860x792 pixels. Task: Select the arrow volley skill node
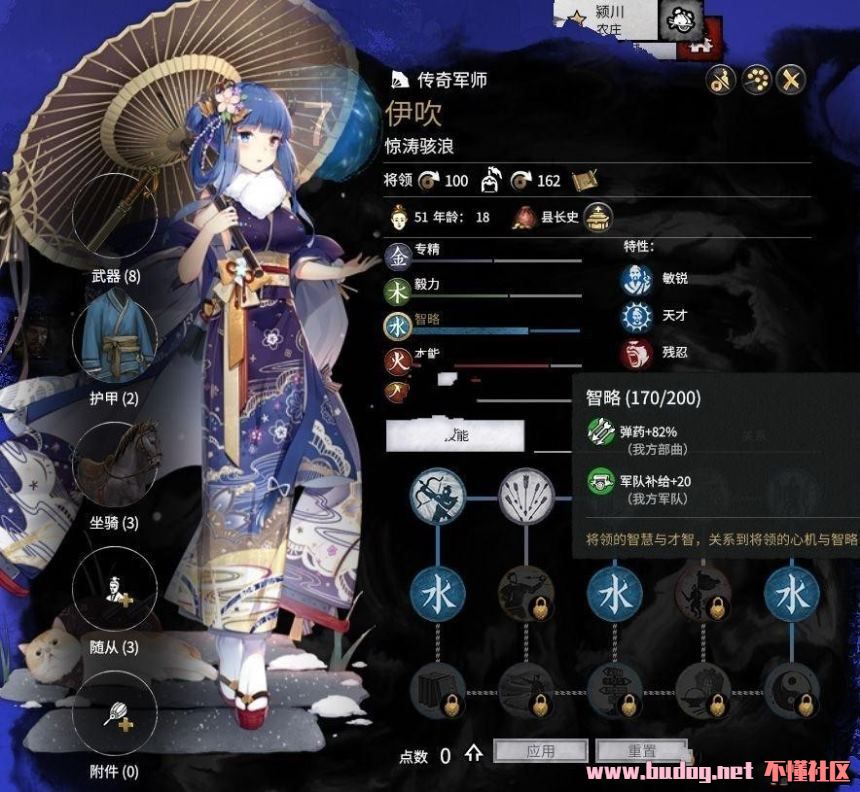(526, 495)
